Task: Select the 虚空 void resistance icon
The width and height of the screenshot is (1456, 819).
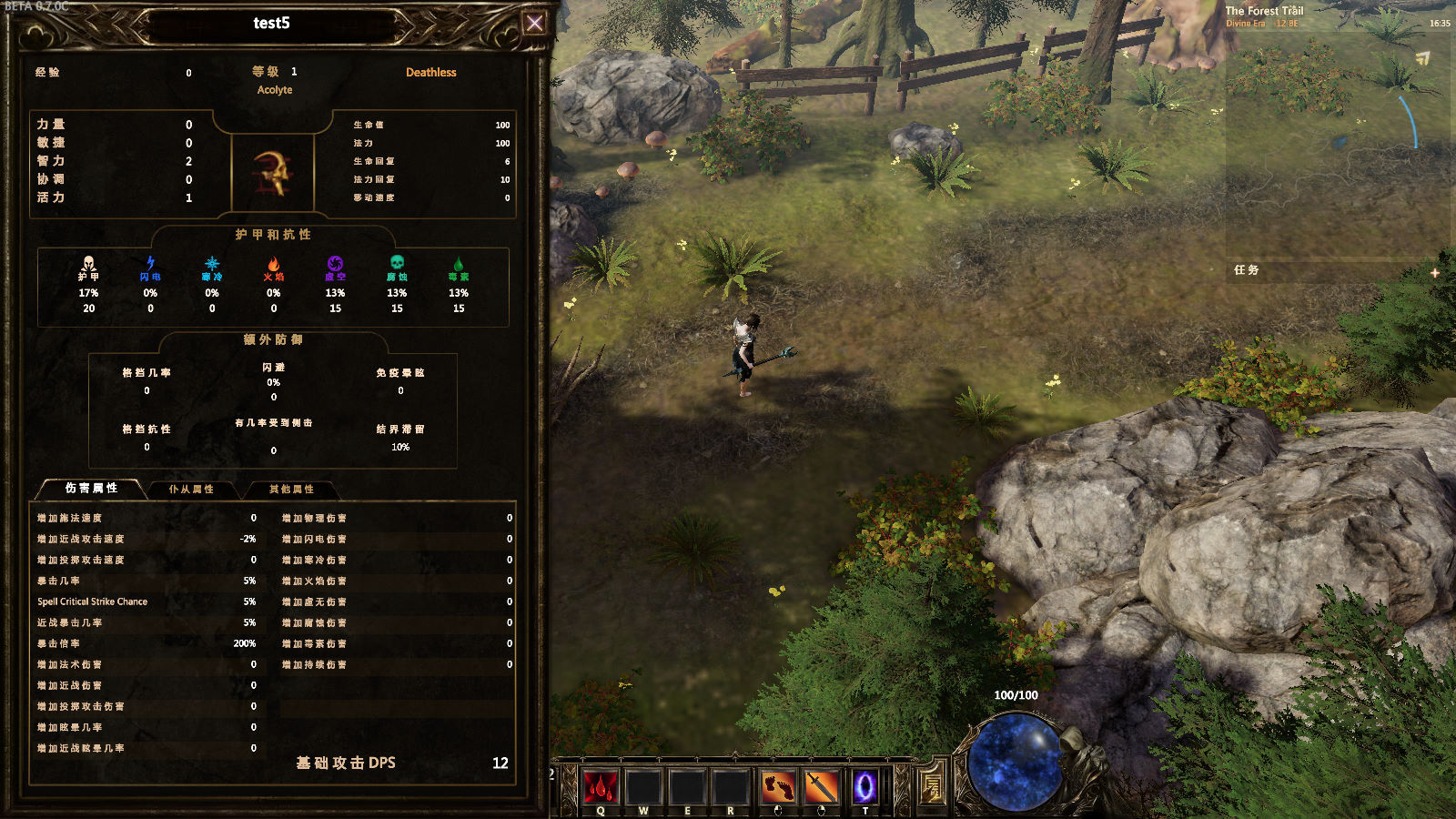Action: (335, 264)
